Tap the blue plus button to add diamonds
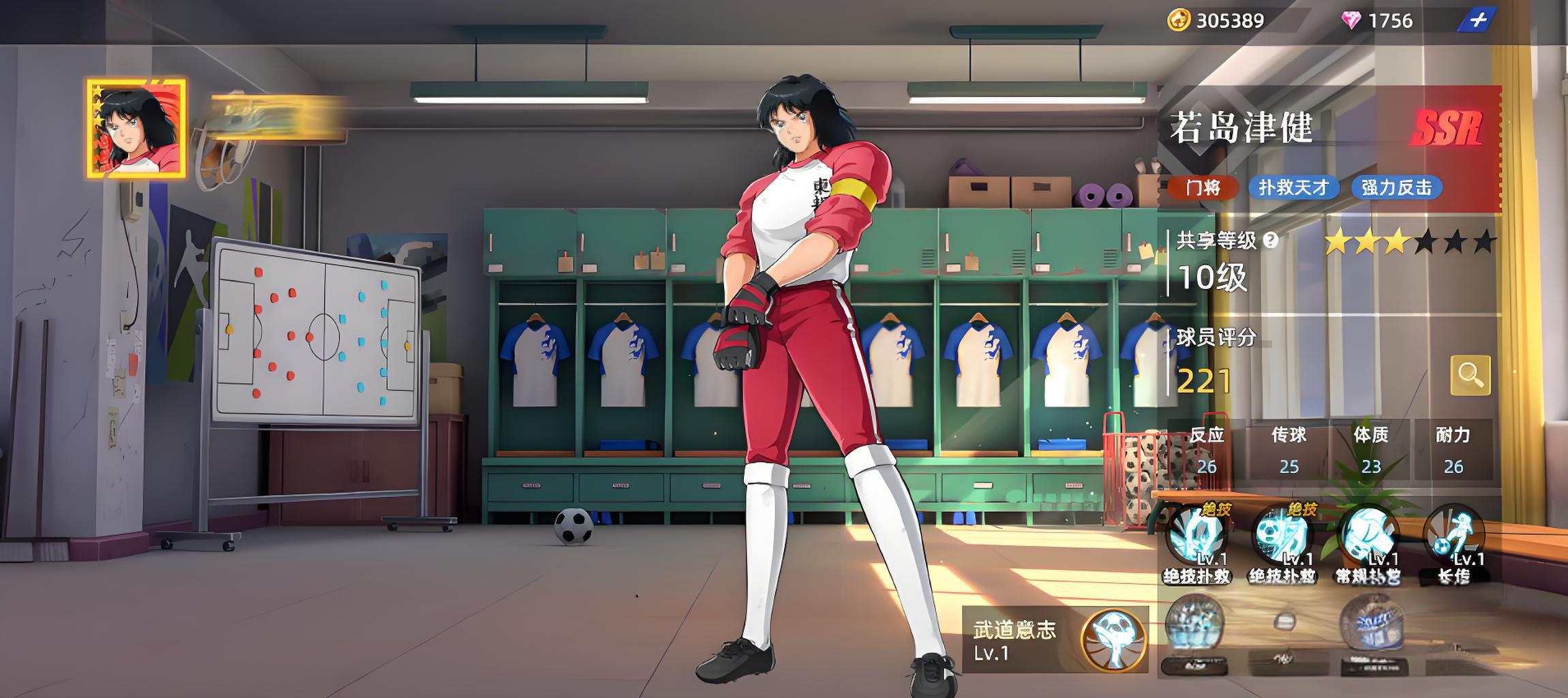Image resolution: width=1568 pixels, height=698 pixels. (x=1477, y=20)
